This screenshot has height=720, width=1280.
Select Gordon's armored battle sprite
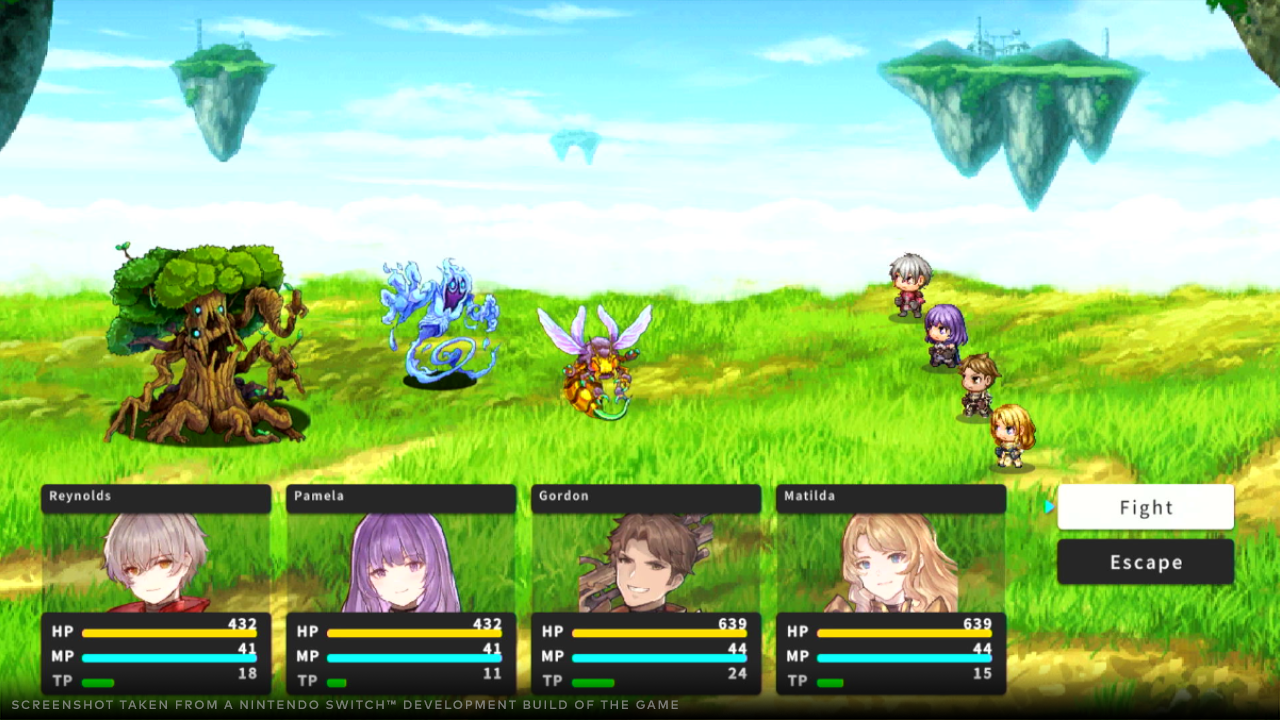coord(975,385)
